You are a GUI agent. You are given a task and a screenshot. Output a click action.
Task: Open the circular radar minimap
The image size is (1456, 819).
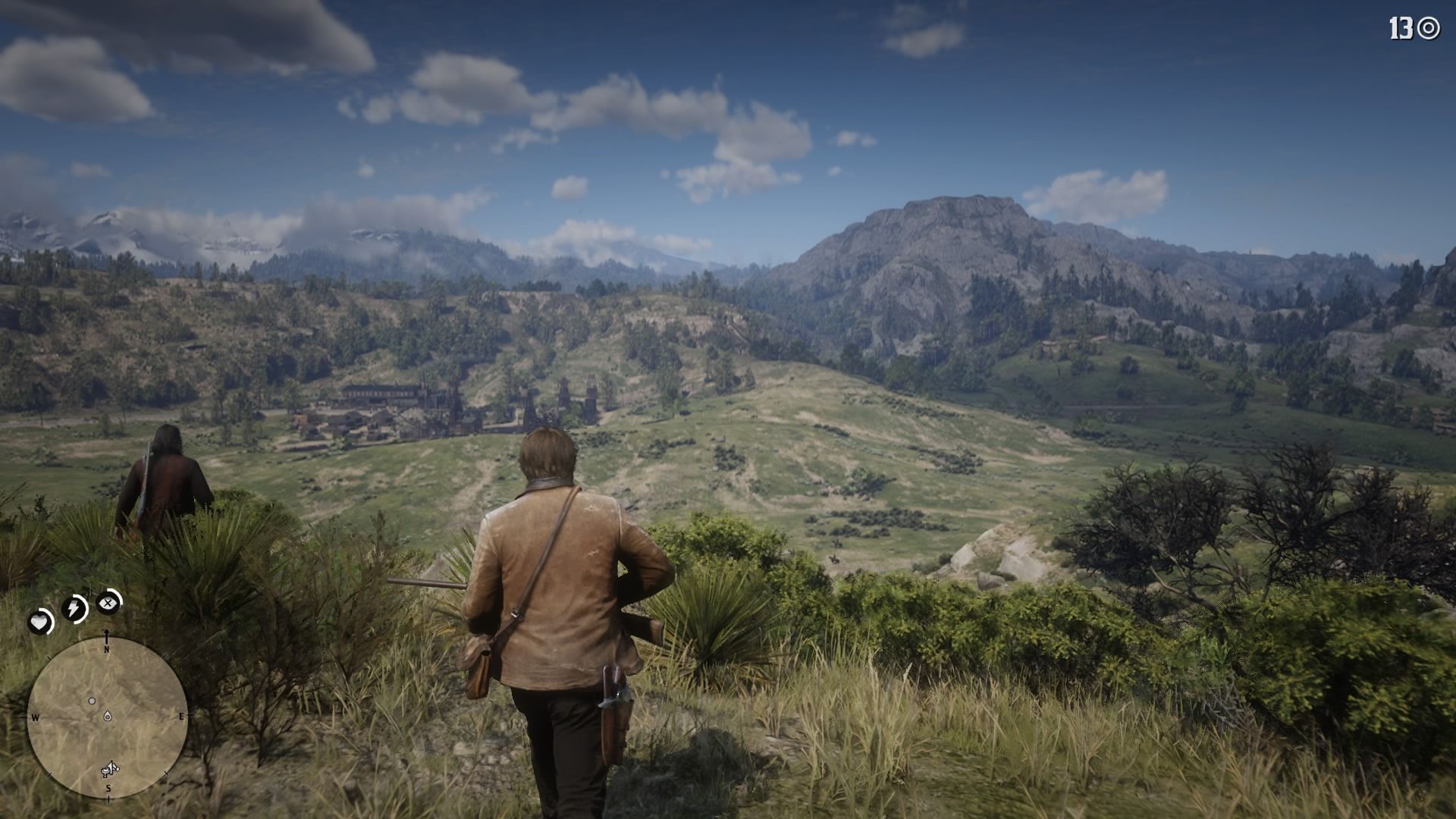[107, 717]
